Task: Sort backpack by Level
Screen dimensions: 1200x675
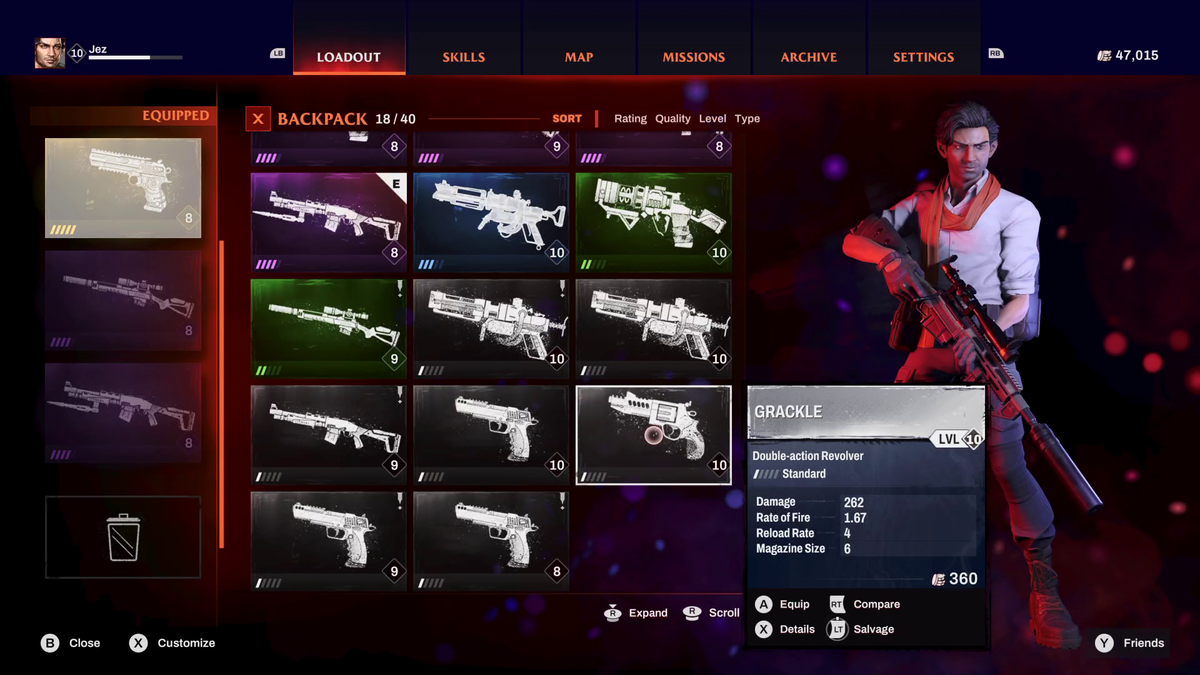Action: point(713,119)
